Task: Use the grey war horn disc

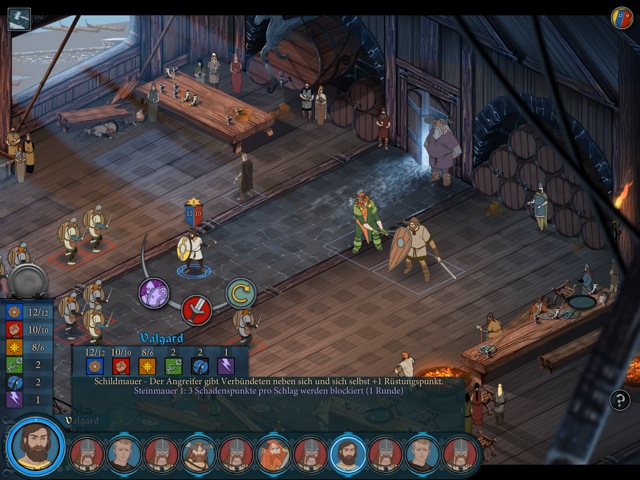Action: 28,281
